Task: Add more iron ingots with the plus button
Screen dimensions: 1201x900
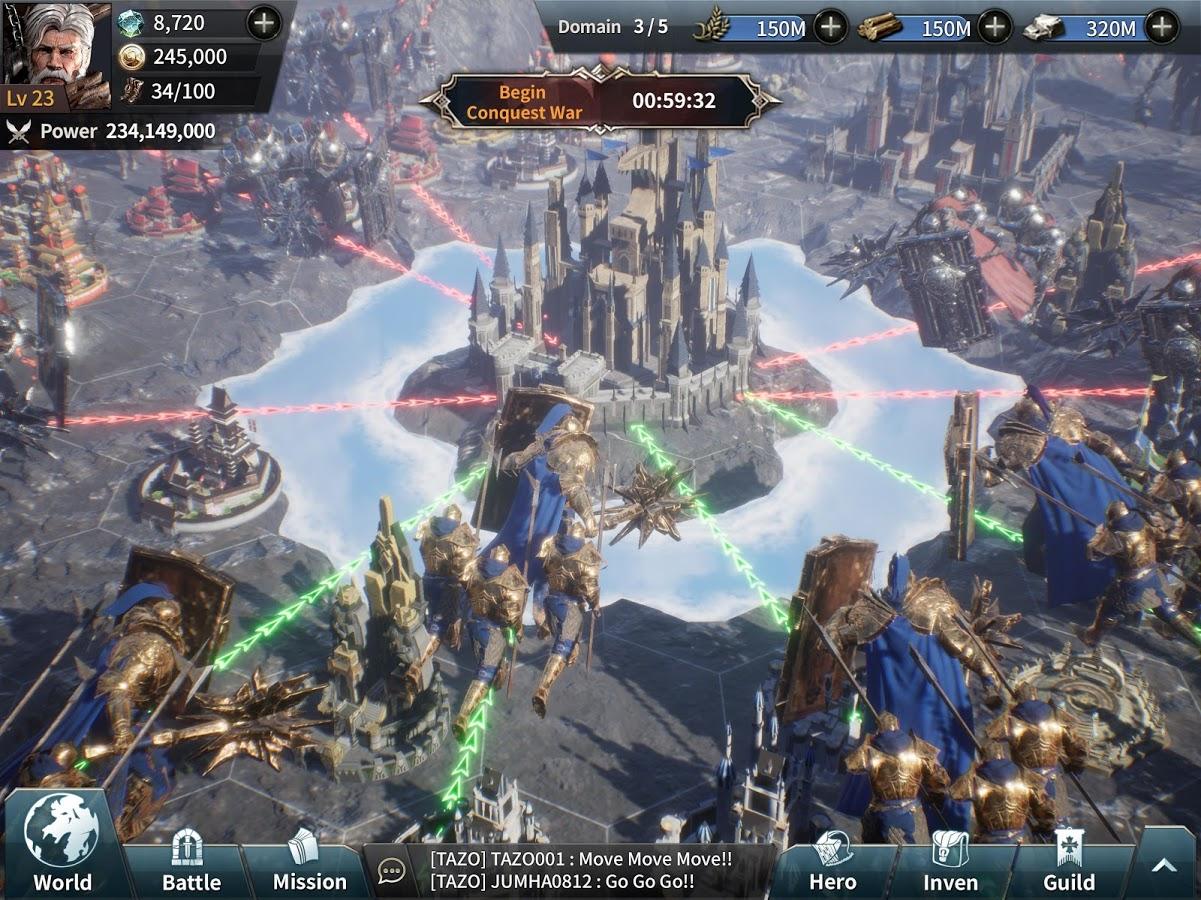Action: click(1162, 27)
